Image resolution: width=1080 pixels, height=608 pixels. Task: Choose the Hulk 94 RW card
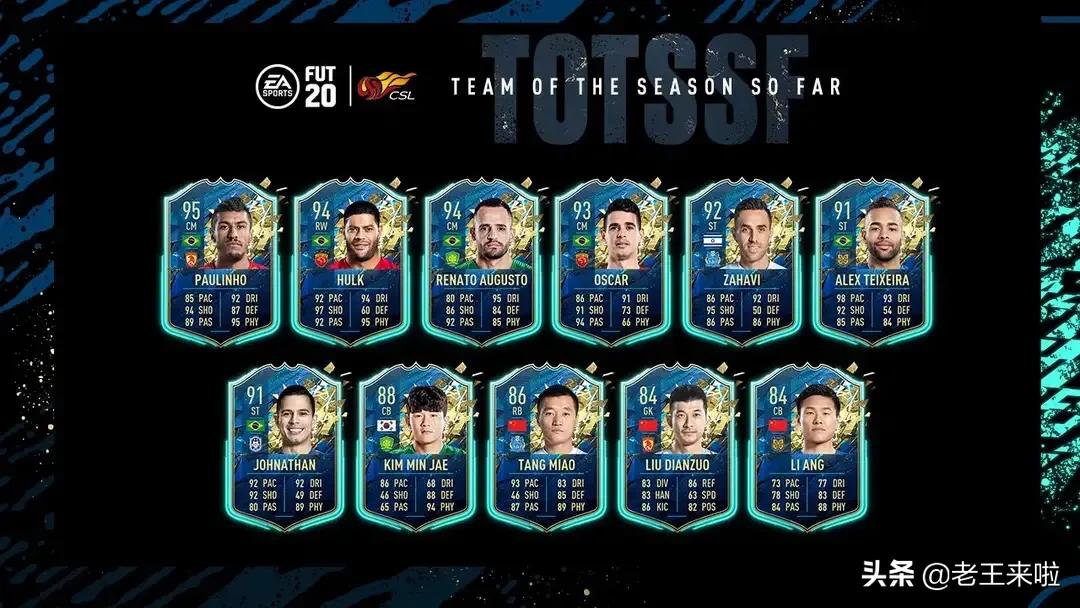[351, 262]
